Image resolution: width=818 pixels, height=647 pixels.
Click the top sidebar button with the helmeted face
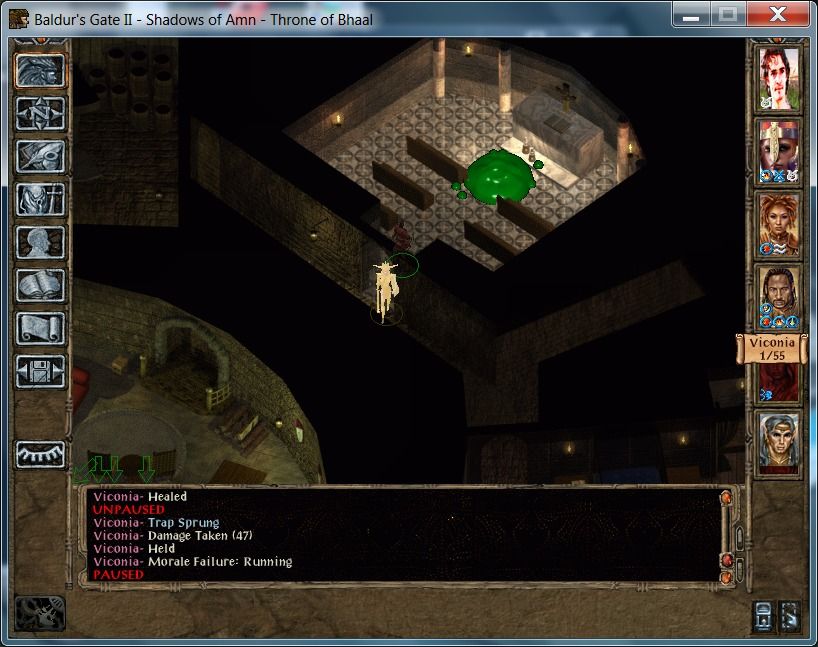pyautogui.click(x=41, y=71)
